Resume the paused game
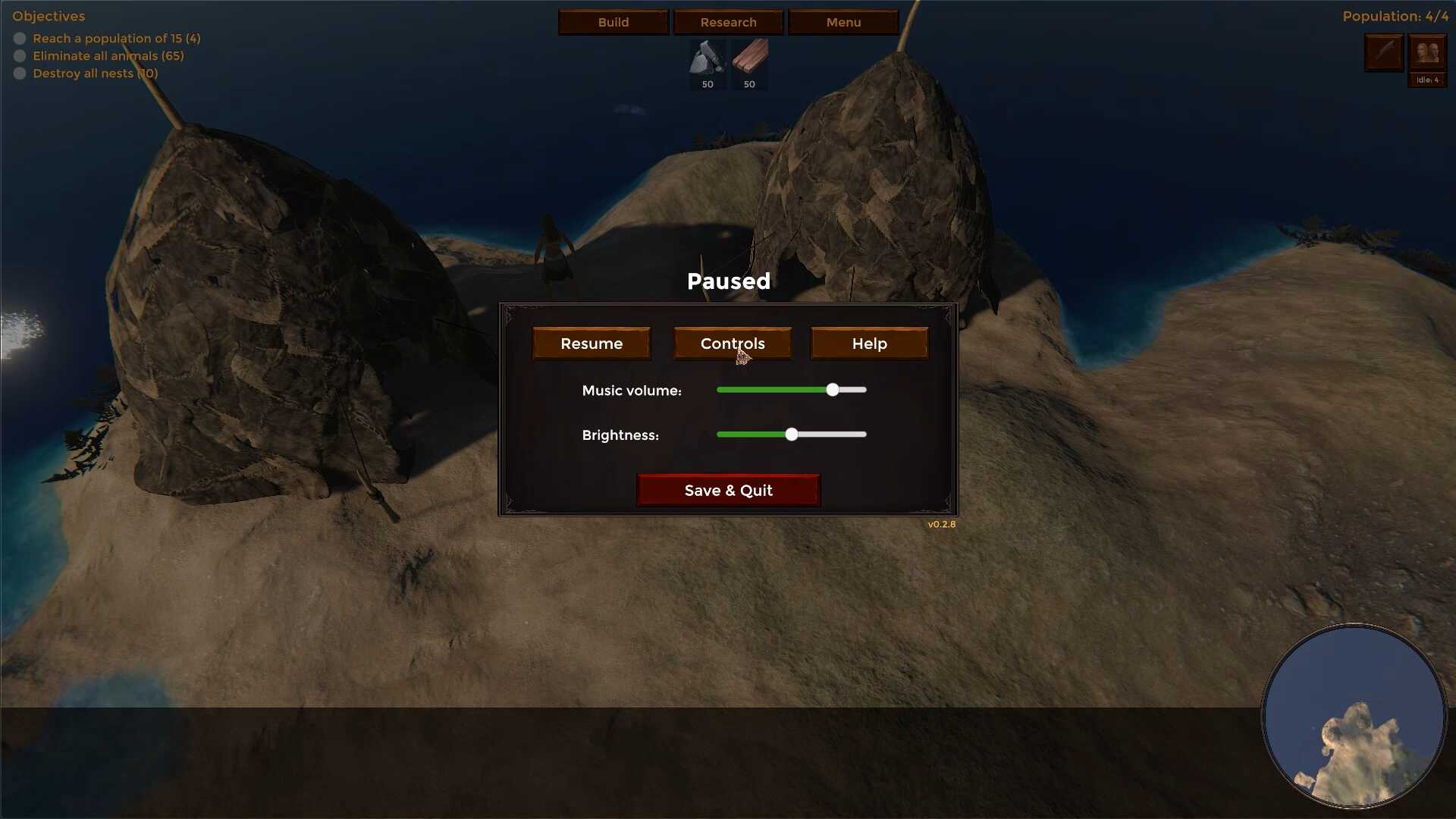This screenshot has width=1456, height=819. pos(591,344)
